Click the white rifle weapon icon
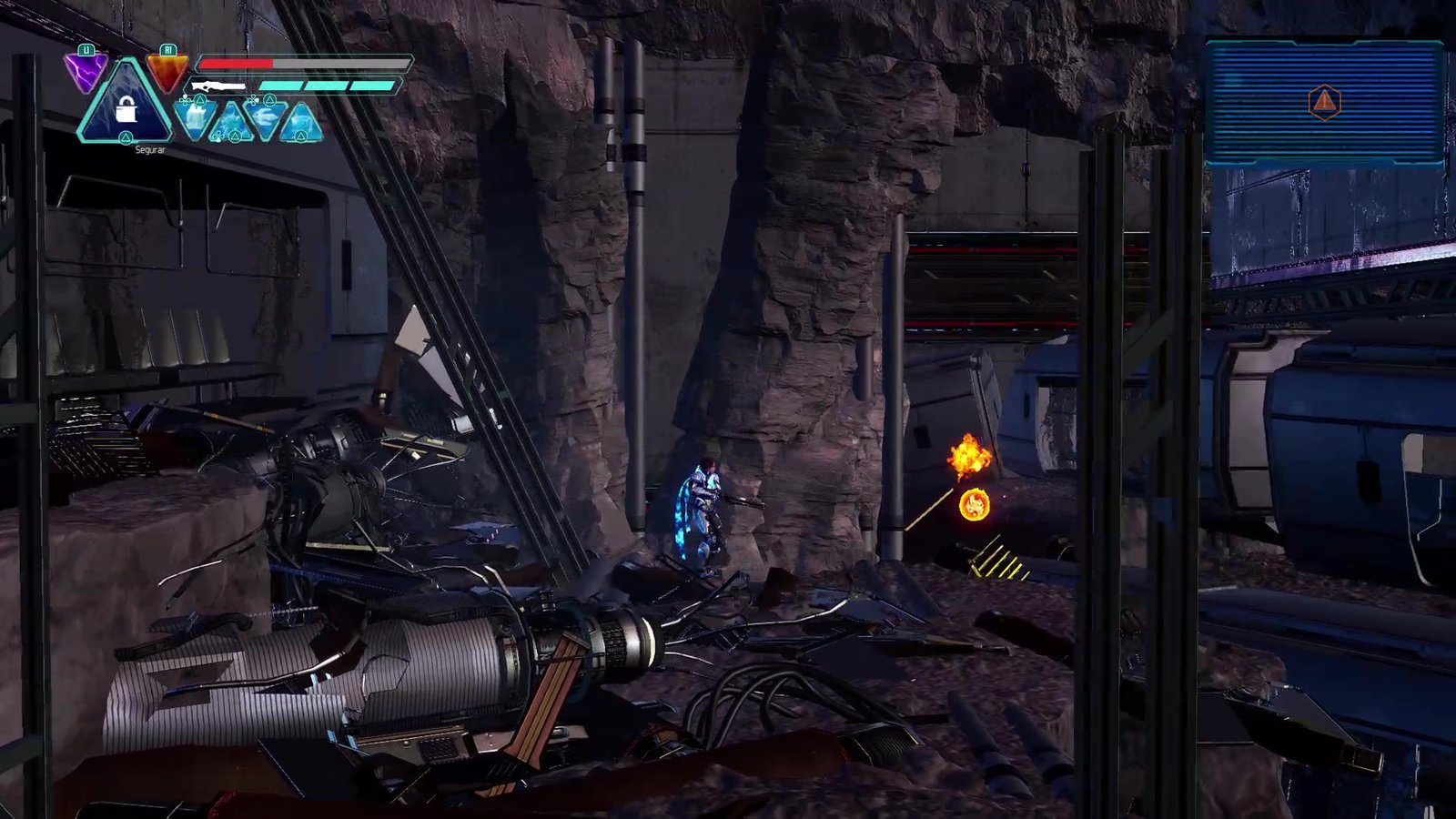The width and height of the screenshot is (1456, 819). pyautogui.click(x=218, y=86)
